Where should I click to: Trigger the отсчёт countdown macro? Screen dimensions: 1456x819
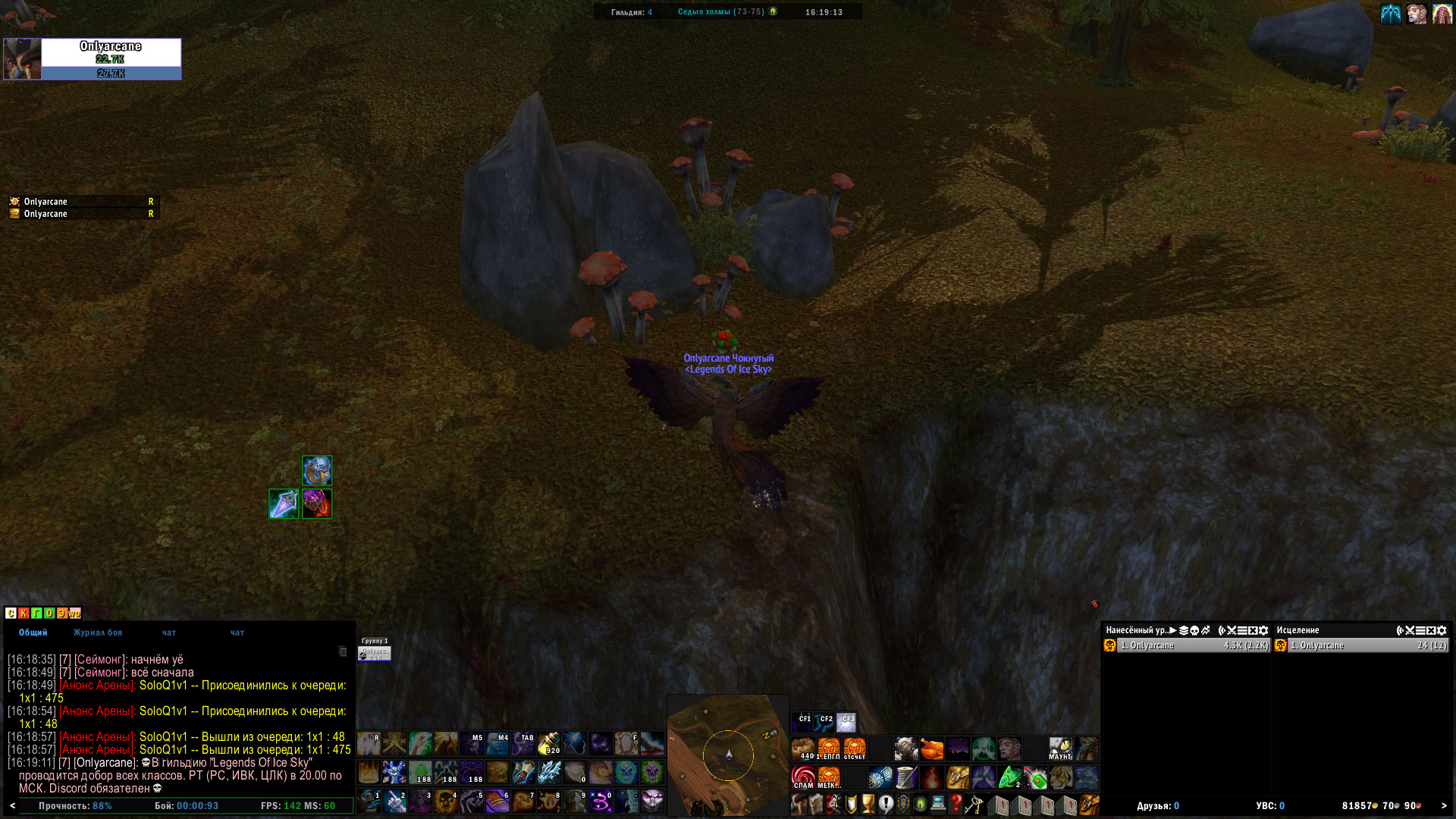[855, 748]
